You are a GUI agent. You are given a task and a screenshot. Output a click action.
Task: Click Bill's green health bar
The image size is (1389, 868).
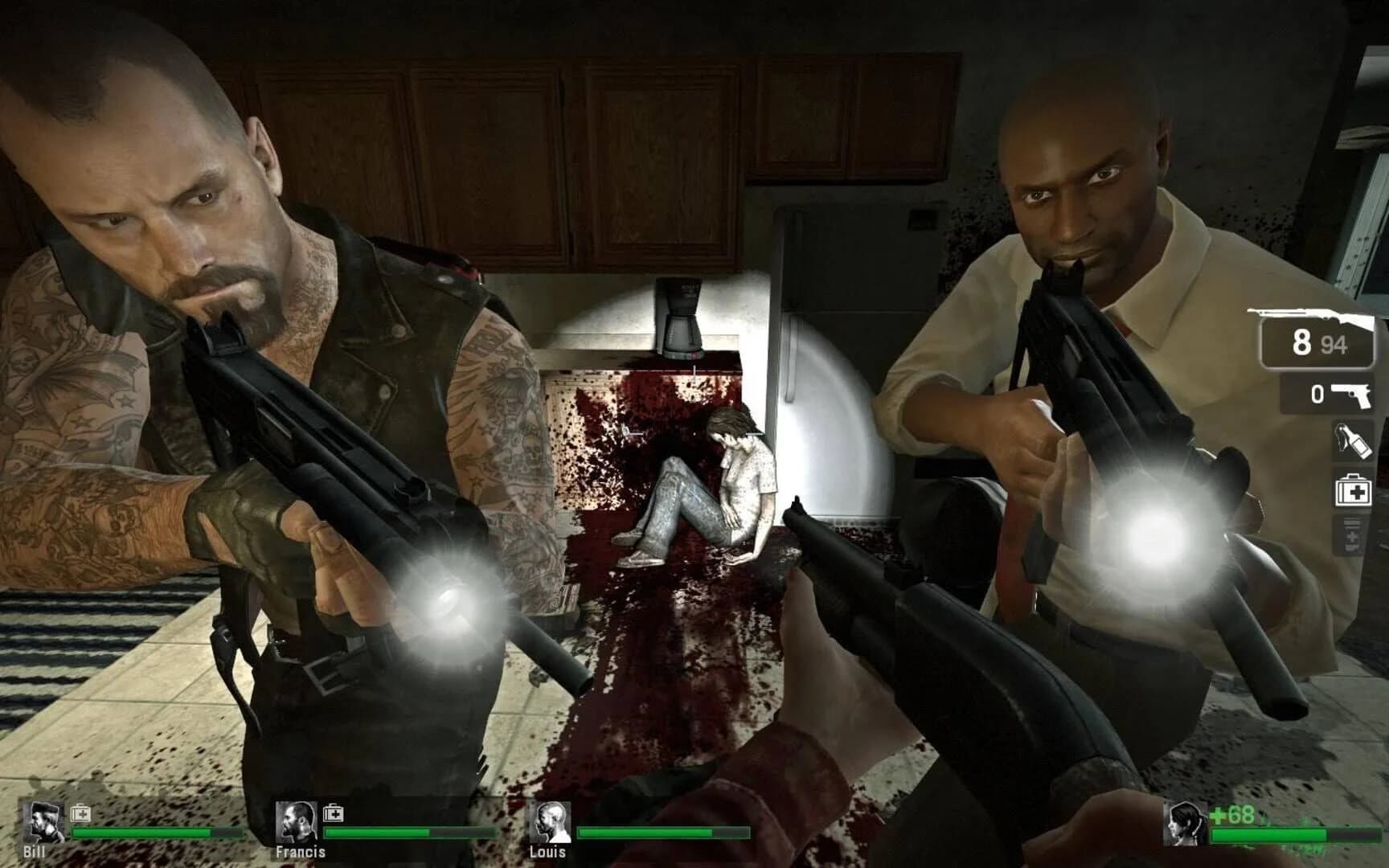(156, 832)
